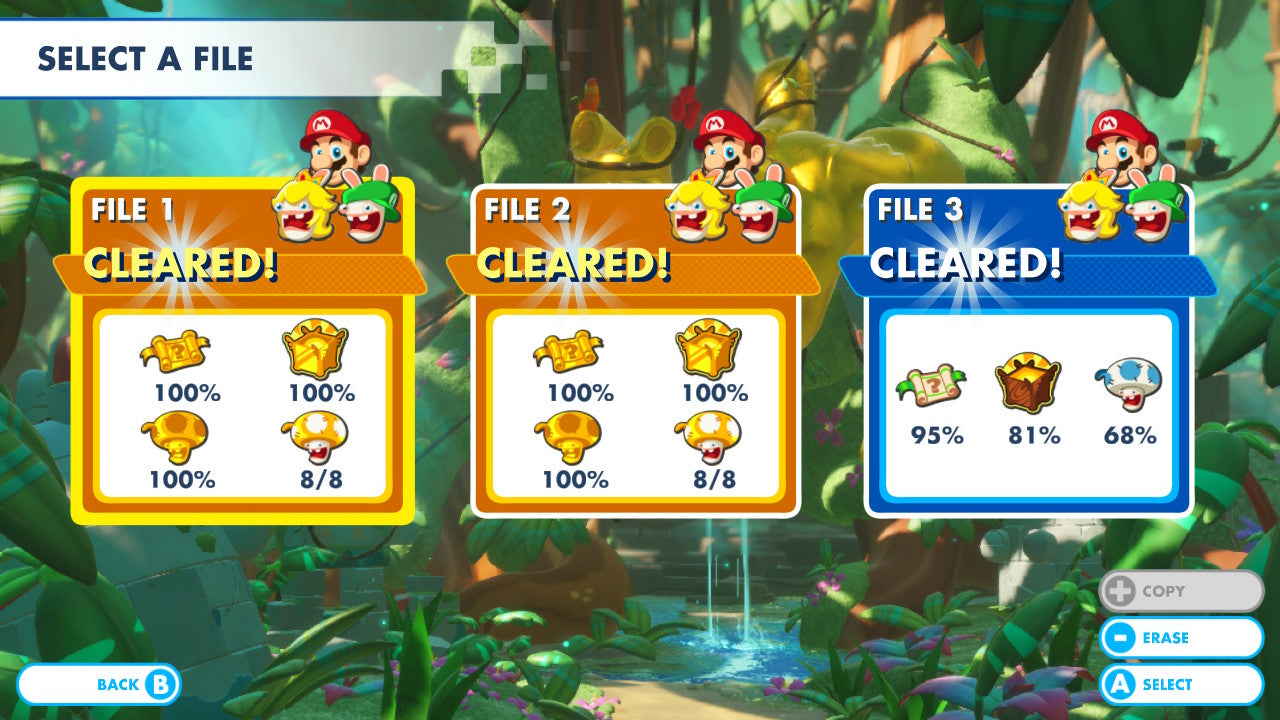Click the 8/8 mushroom icon on File 1

[315, 435]
